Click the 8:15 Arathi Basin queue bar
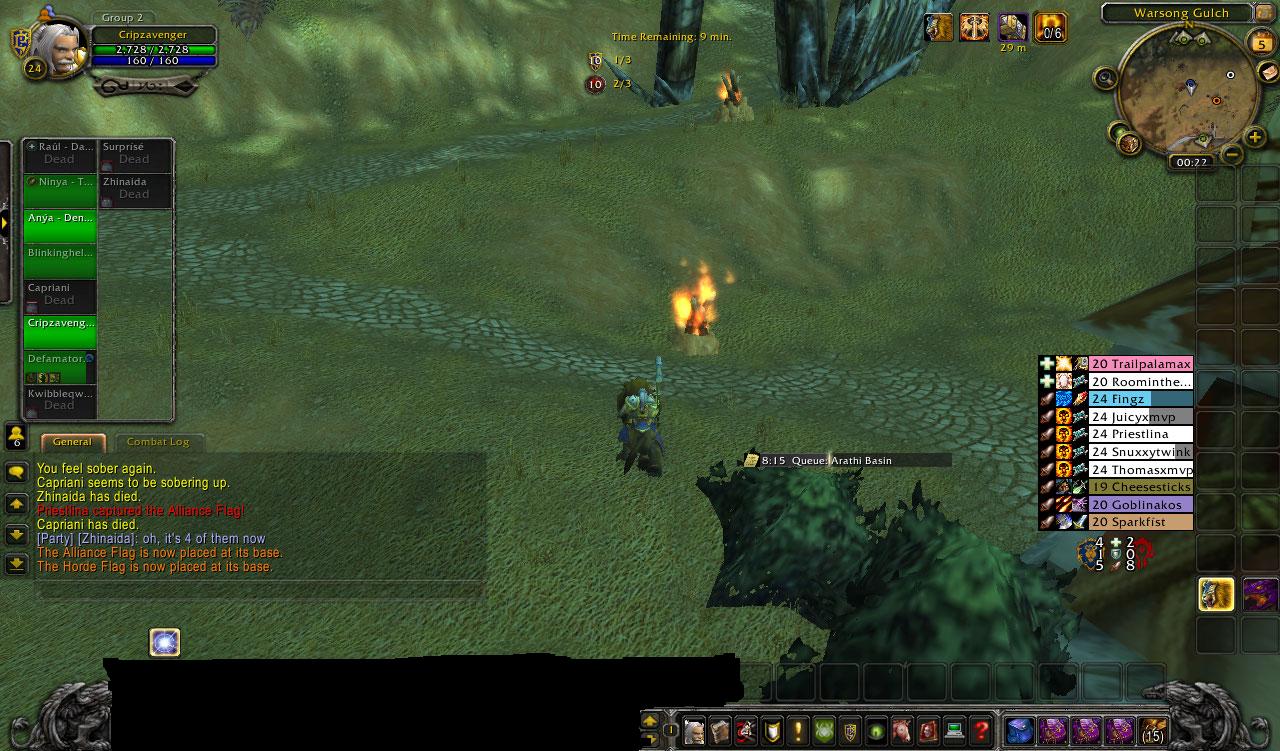Image resolution: width=1280 pixels, height=751 pixels. click(846, 460)
